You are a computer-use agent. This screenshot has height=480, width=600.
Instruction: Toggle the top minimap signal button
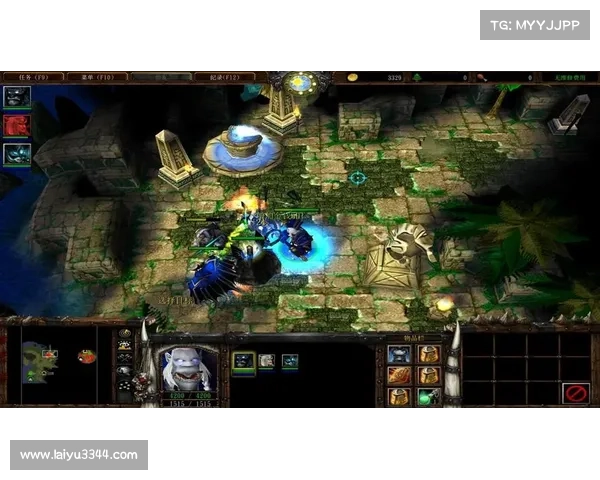(x=125, y=334)
